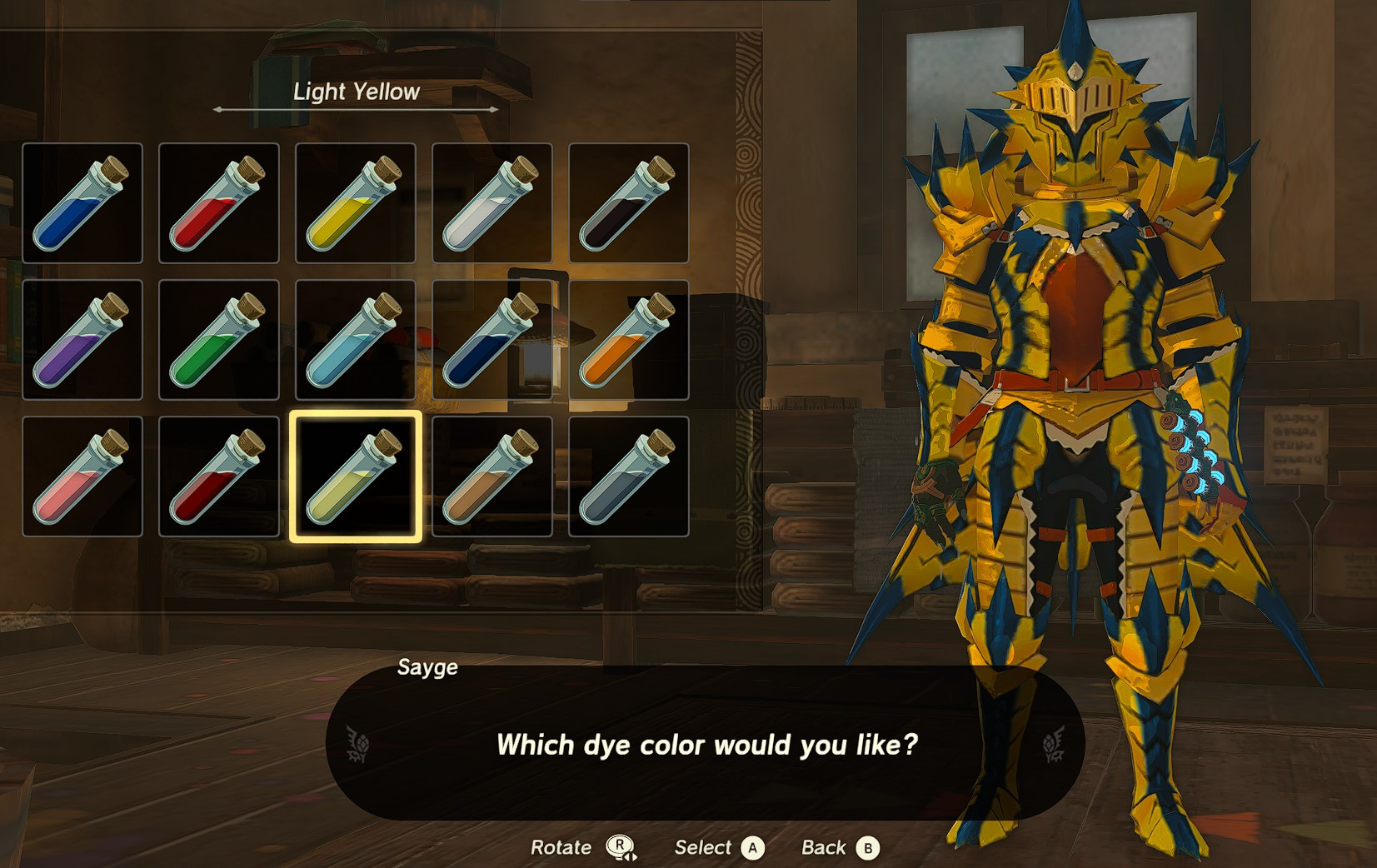This screenshot has height=868, width=1377.
Task: Select the green dye vial
Action: [x=218, y=340]
